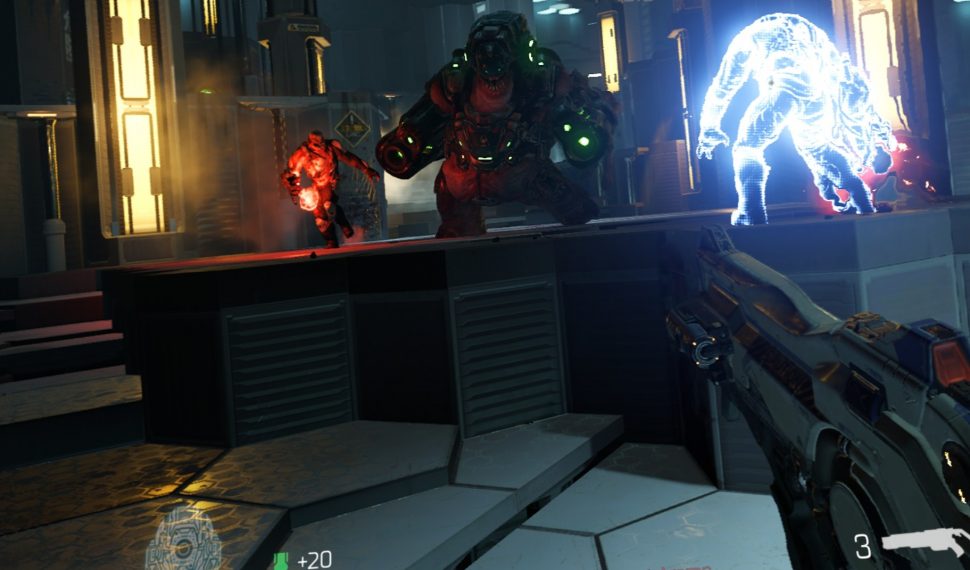Click the white shotgun weapon silhouette icon
Screen dimensions: 970x570
923,545
